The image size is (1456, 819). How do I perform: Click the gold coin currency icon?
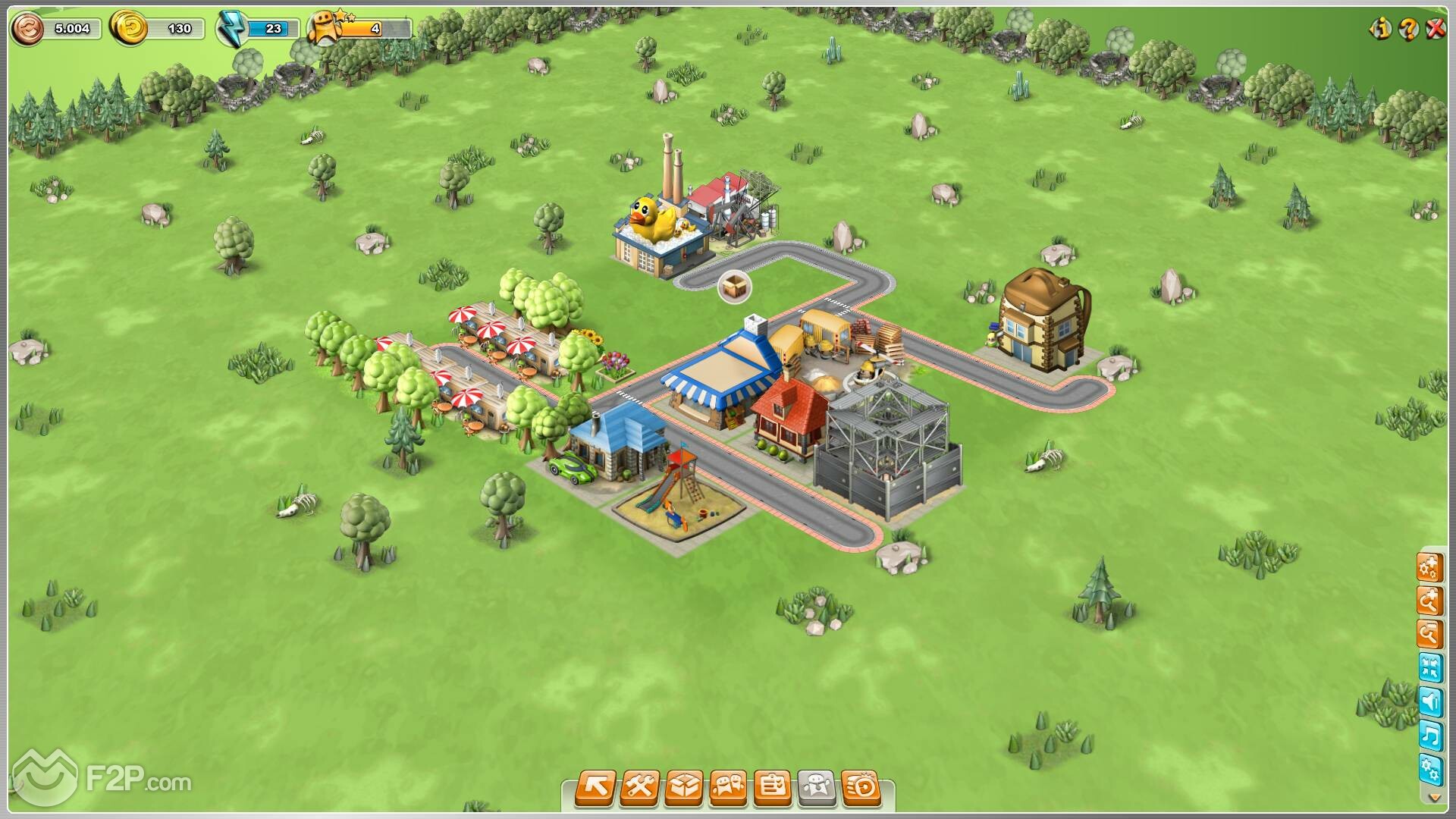tap(128, 29)
